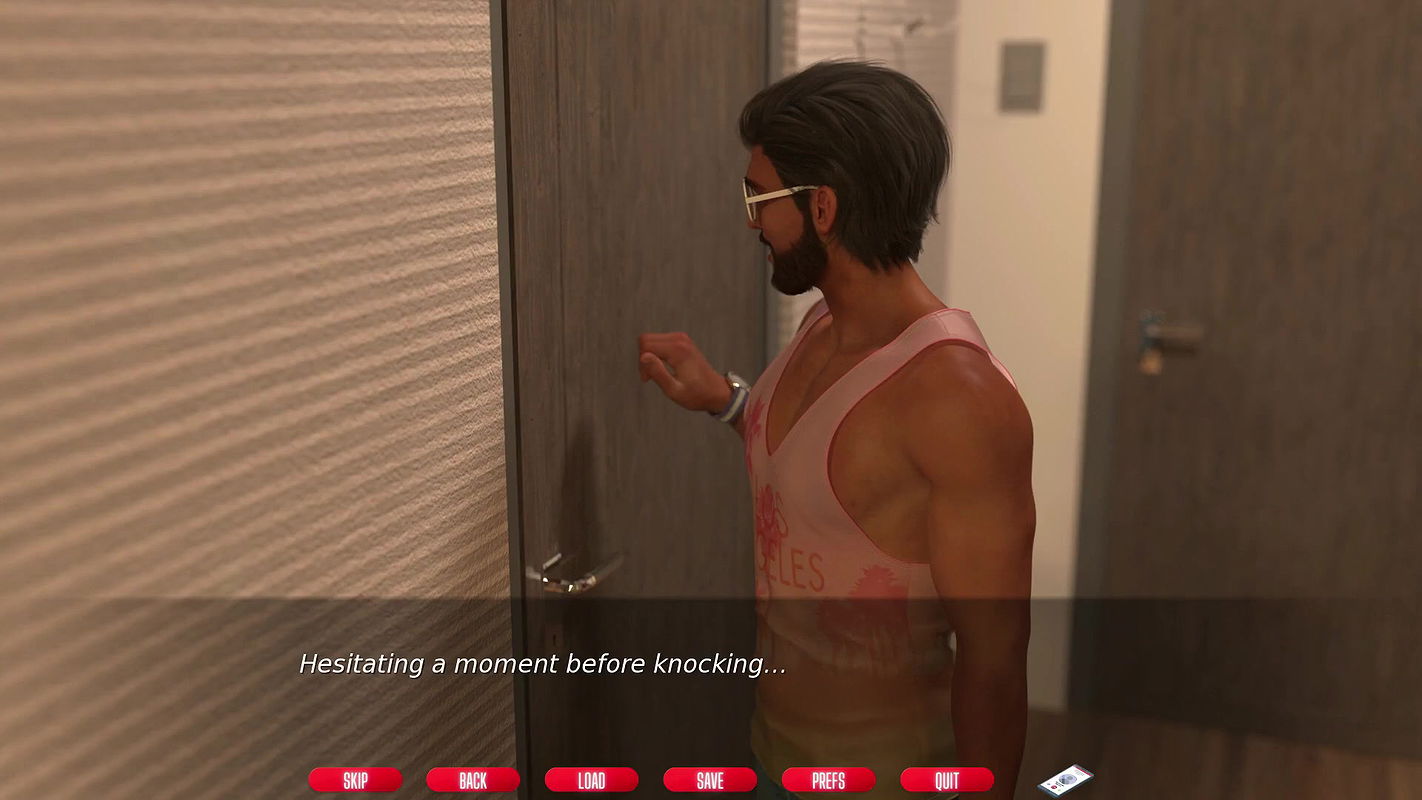The height and width of the screenshot is (800, 1422).
Task: Click SAVE to store your progress
Action: 710,780
